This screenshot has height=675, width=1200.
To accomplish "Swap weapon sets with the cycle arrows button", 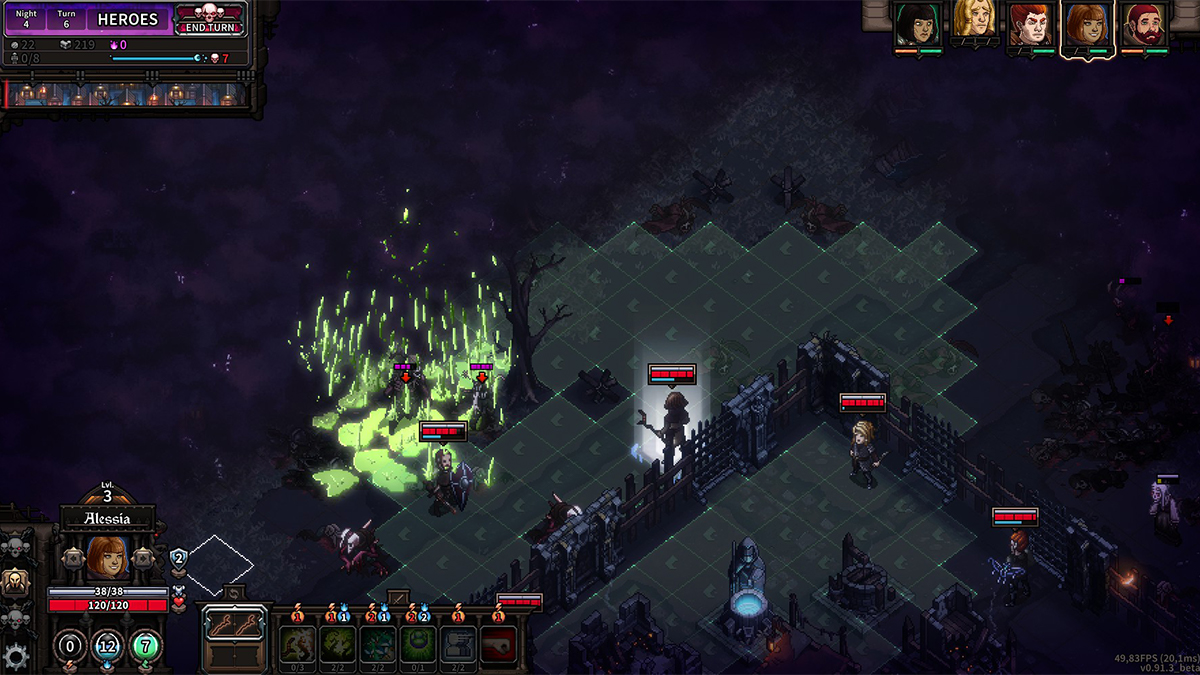I will (234, 592).
